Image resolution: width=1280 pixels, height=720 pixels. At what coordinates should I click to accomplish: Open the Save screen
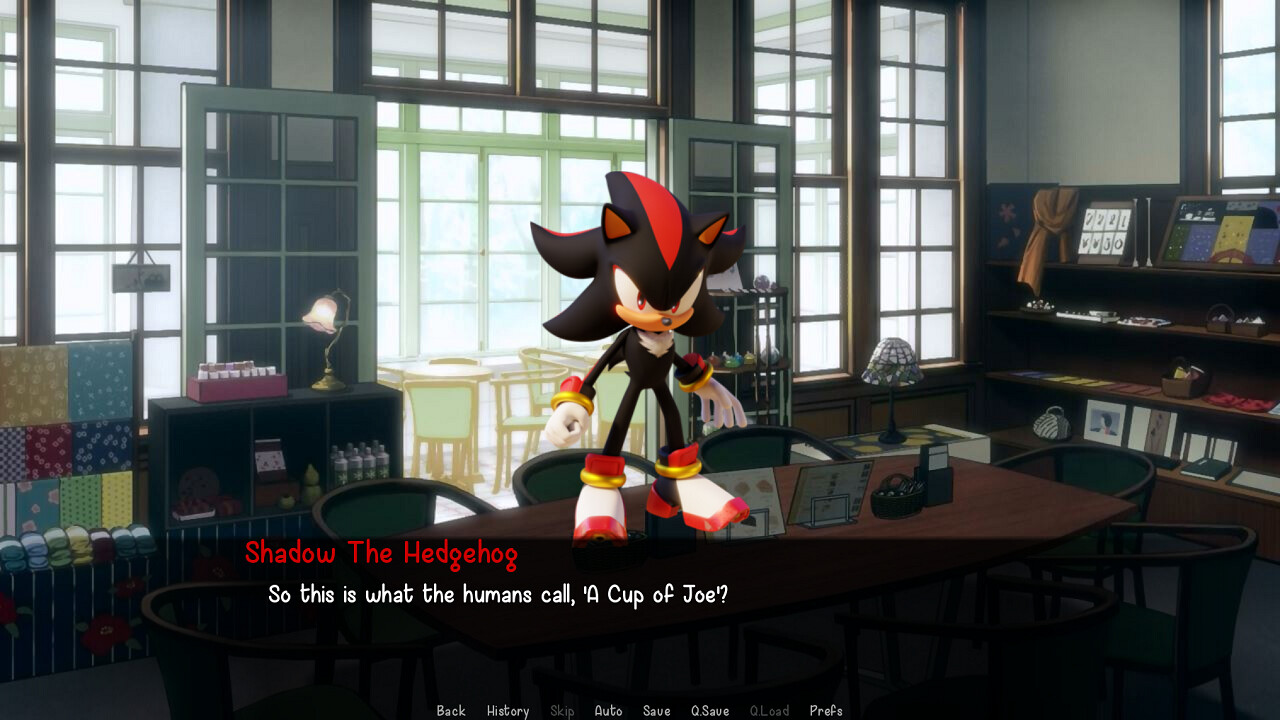tap(656, 711)
